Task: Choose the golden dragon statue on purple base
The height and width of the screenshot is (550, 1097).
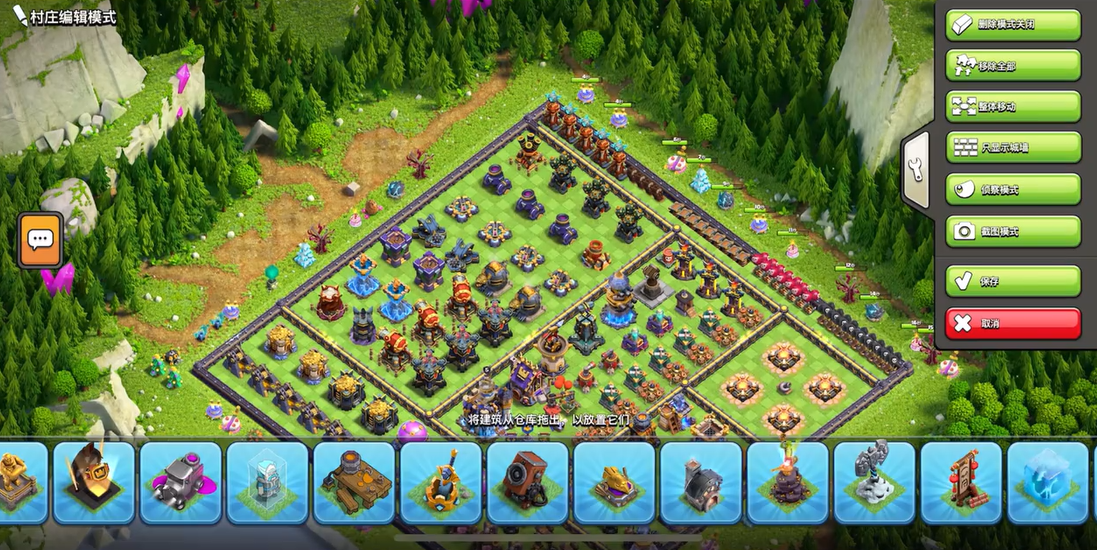Action: pyautogui.click(x=615, y=483)
